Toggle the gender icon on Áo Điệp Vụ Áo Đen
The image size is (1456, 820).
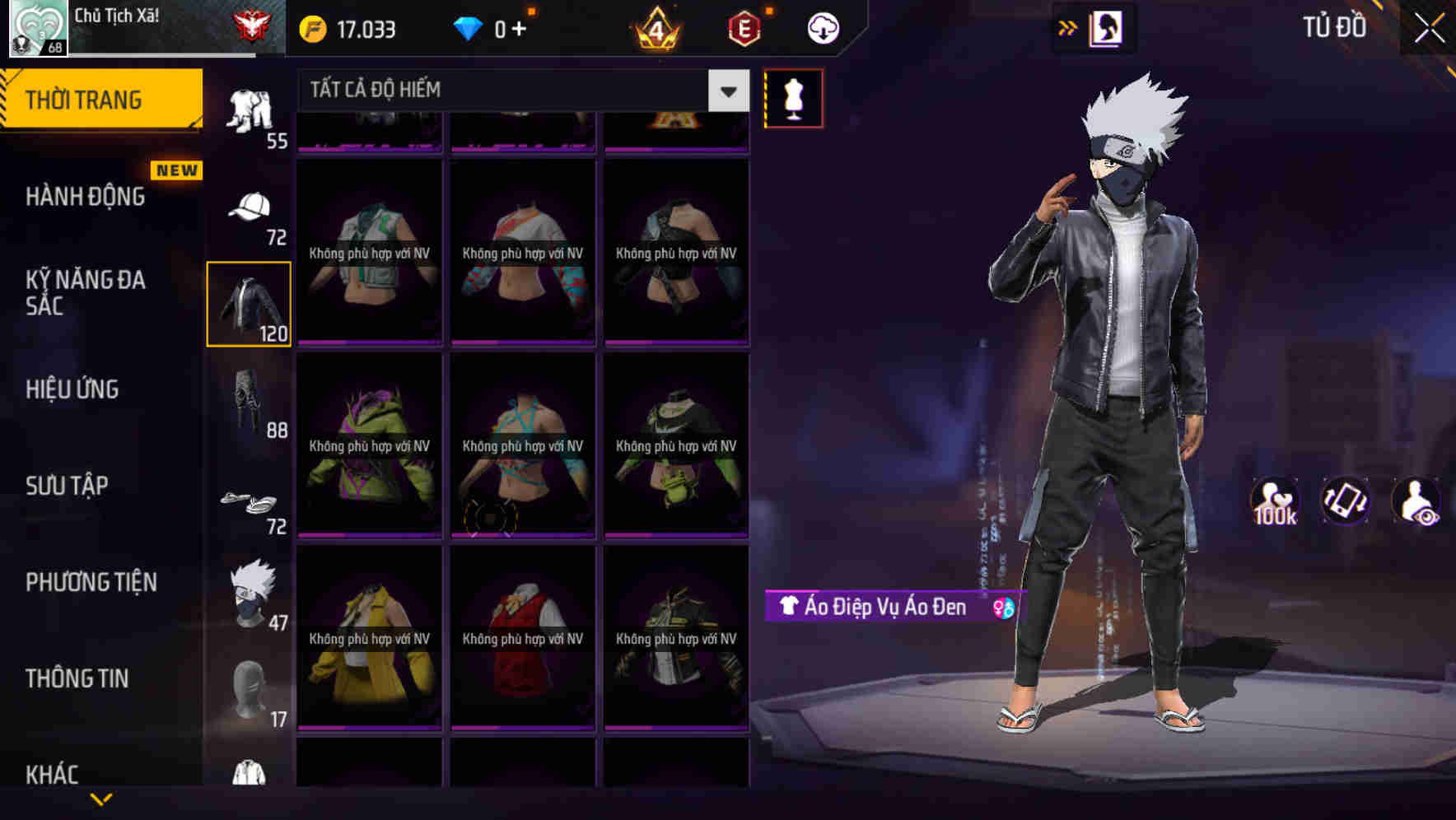1003,606
